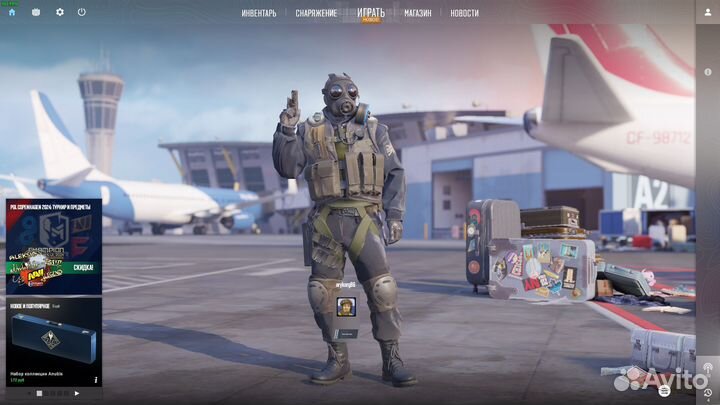Open the friends profile icon at top of sidebar
The image size is (720, 405).
click(x=708, y=12)
